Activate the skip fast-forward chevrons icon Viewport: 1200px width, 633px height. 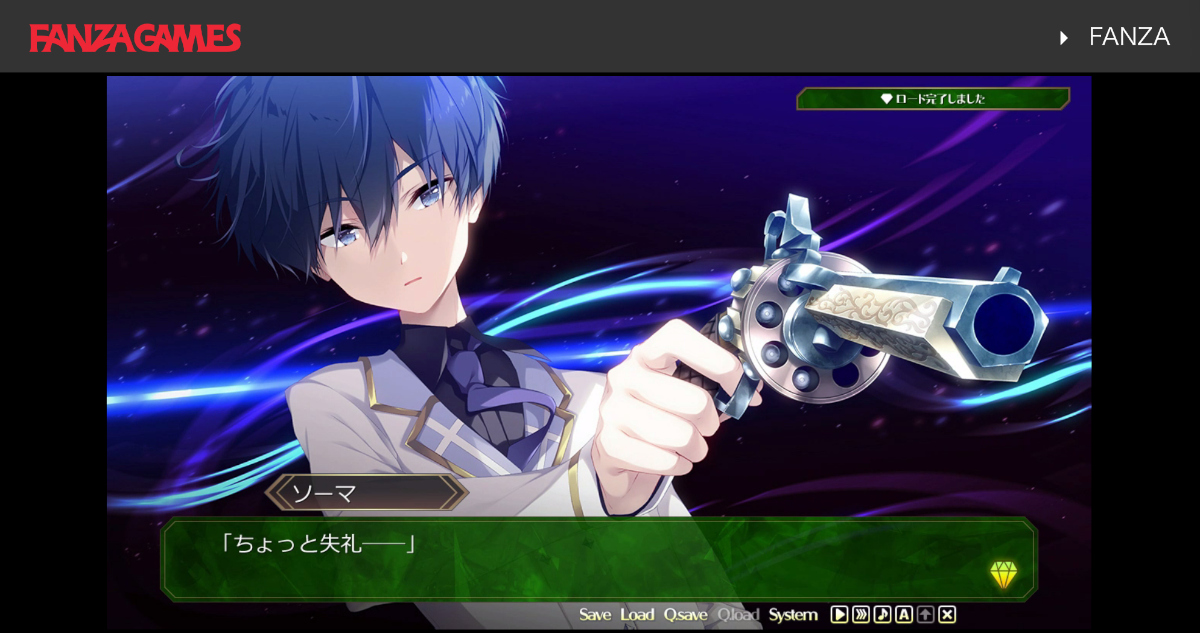861,615
